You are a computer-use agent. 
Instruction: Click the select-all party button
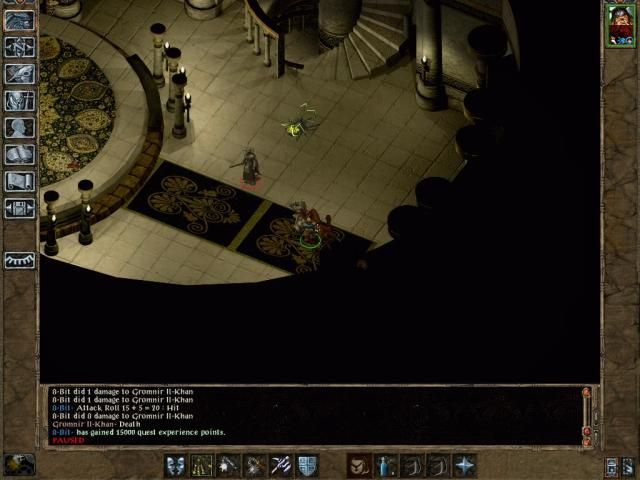click(611, 465)
